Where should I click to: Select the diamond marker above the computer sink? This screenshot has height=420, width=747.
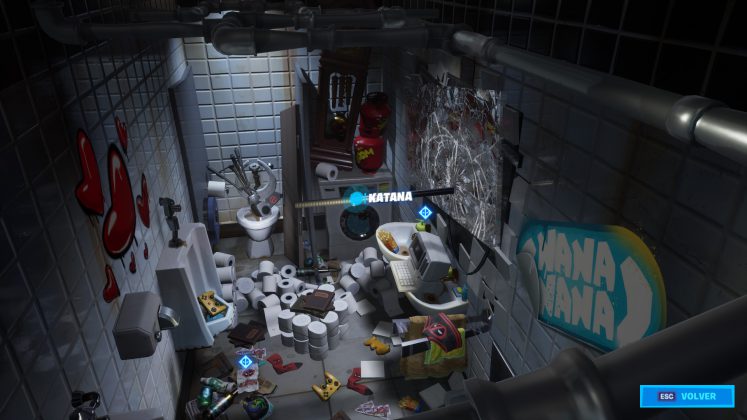(425, 212)
